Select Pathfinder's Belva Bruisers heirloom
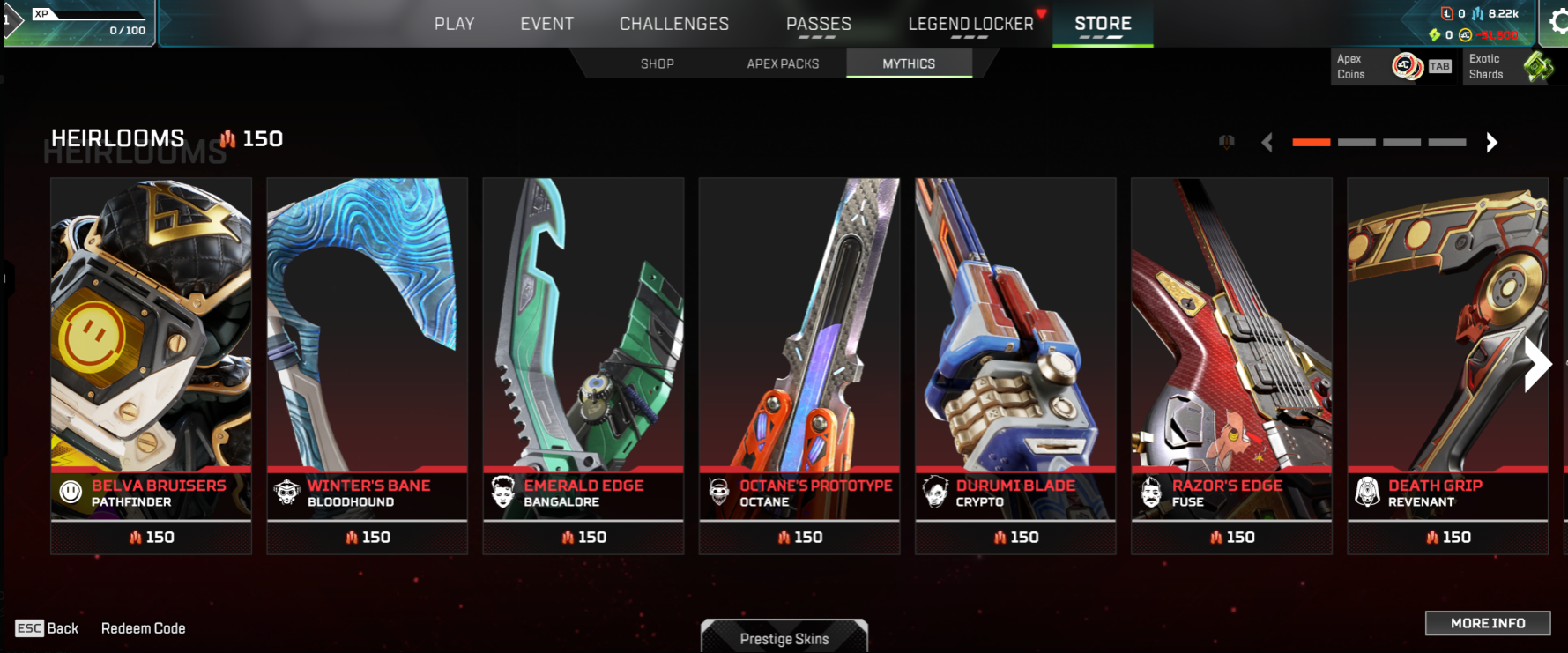1568x653 pixels. 151,352
